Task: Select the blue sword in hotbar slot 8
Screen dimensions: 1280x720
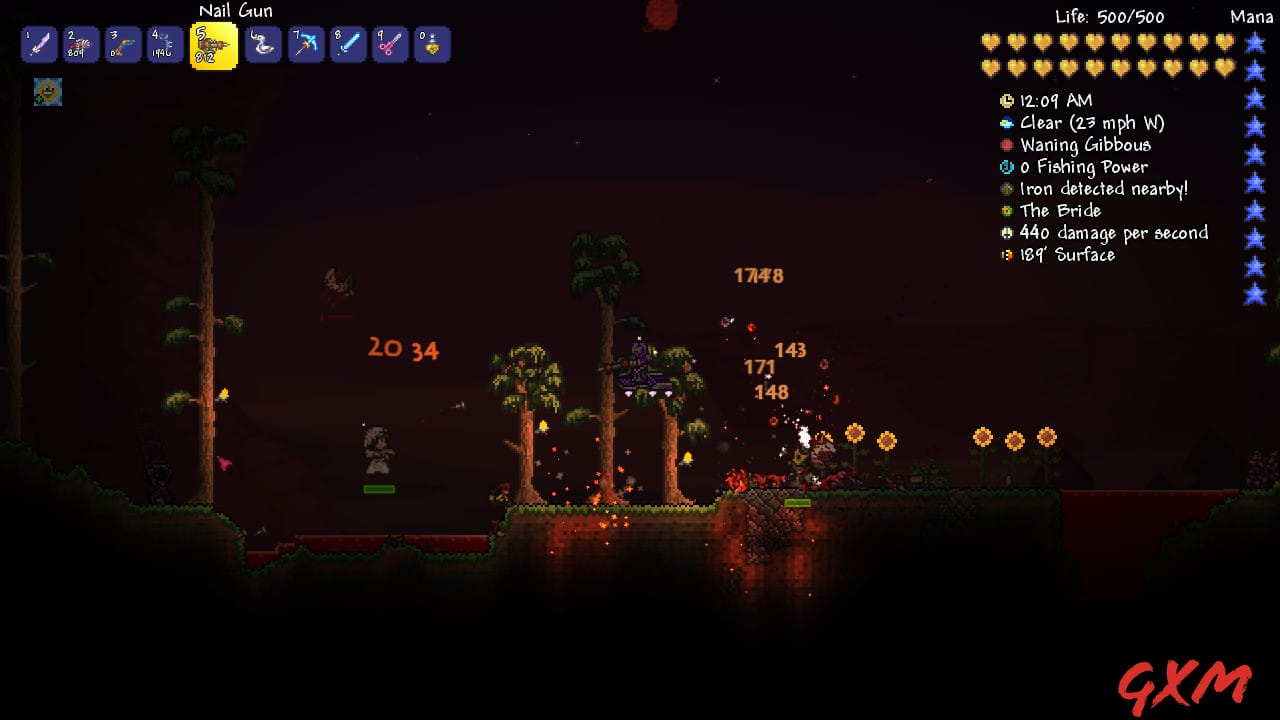Action: point(348,44)
